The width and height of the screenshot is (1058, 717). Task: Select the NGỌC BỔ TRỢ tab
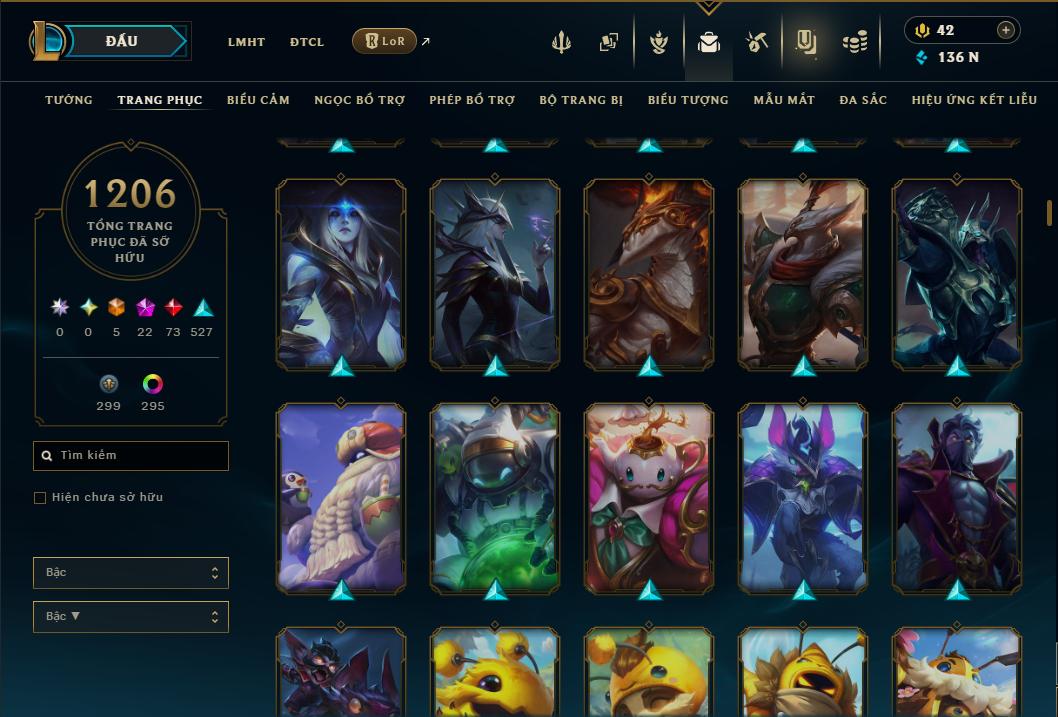click(359, 100)
